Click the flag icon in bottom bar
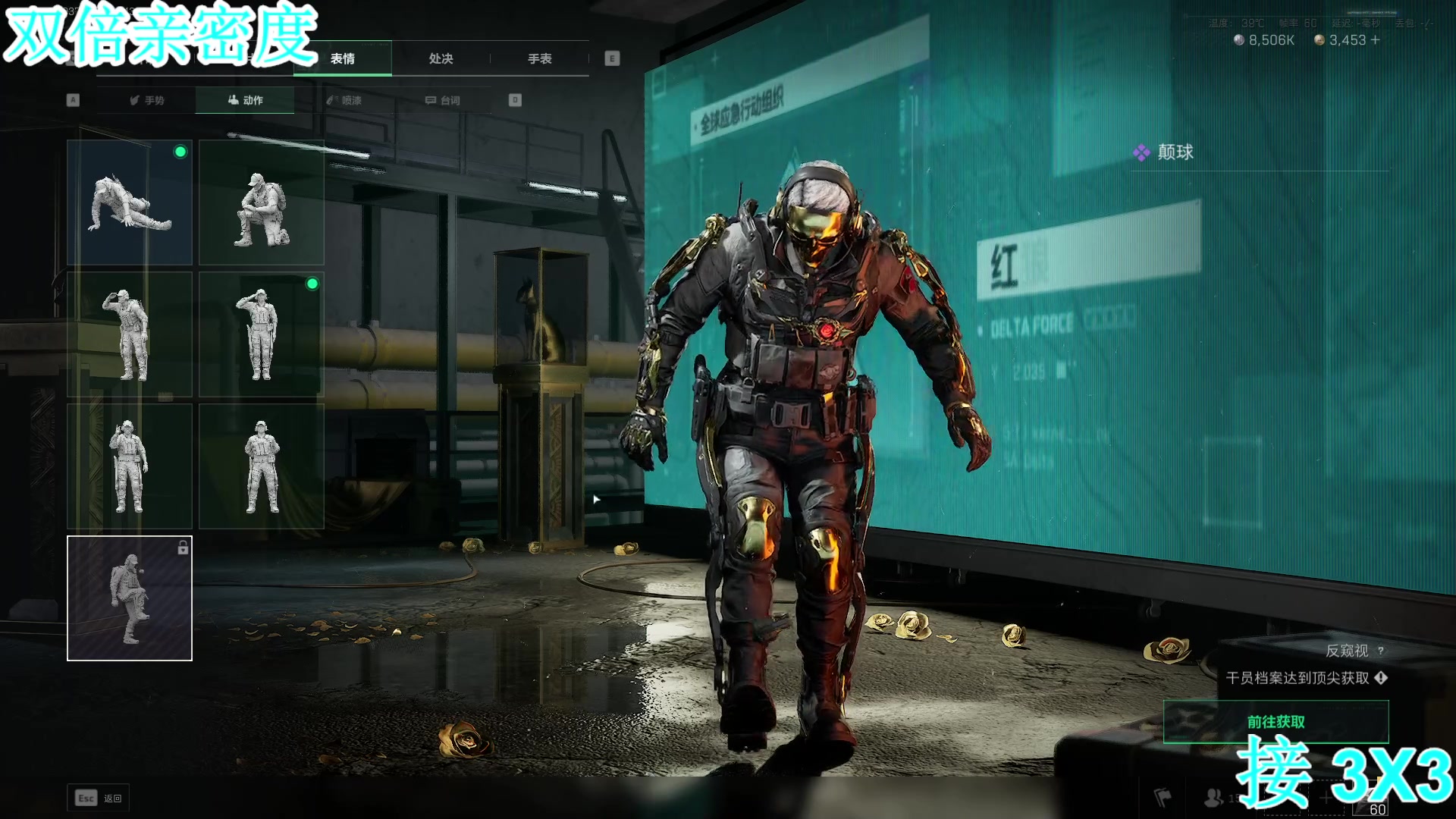The width and height of the screenshot is (1456, 819). pyautogui.click(x=1163, y=797)
